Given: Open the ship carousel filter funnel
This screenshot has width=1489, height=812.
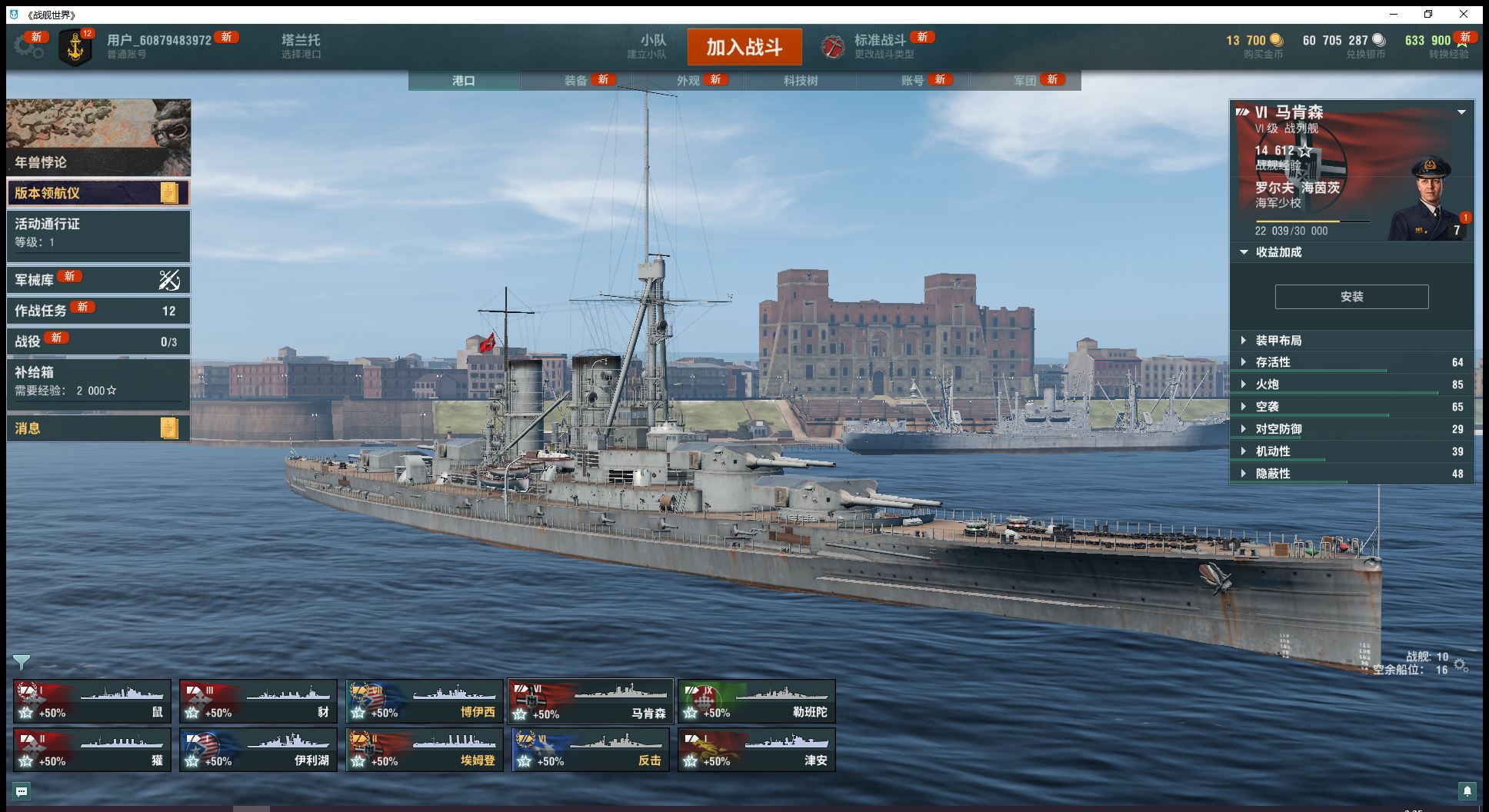Looking at the screenshot, I should pyautogui.click(x=21, y=662).
